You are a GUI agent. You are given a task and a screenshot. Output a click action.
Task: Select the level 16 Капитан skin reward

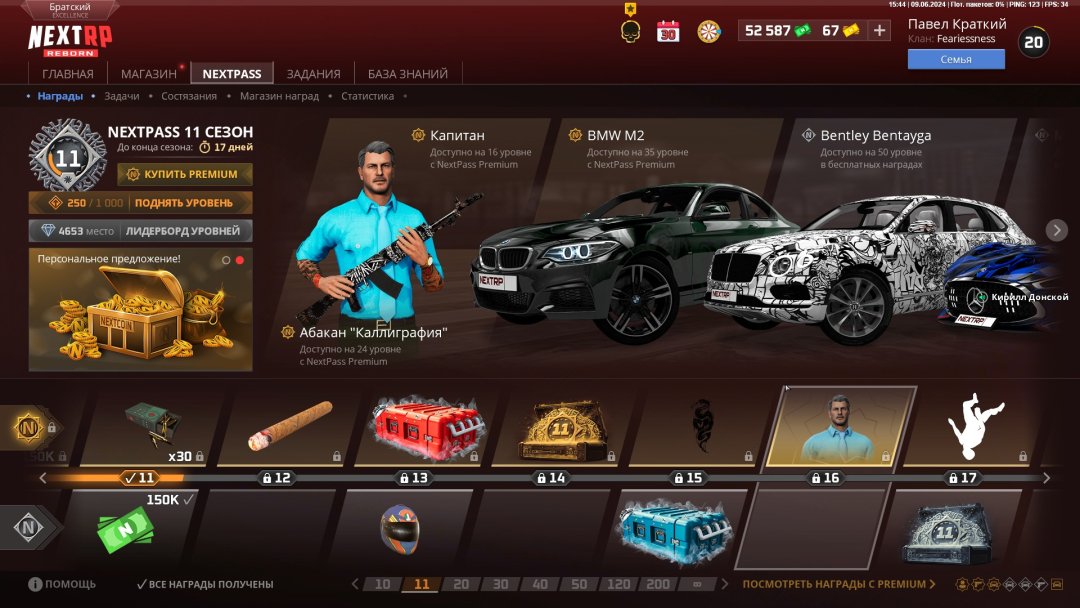840,425
